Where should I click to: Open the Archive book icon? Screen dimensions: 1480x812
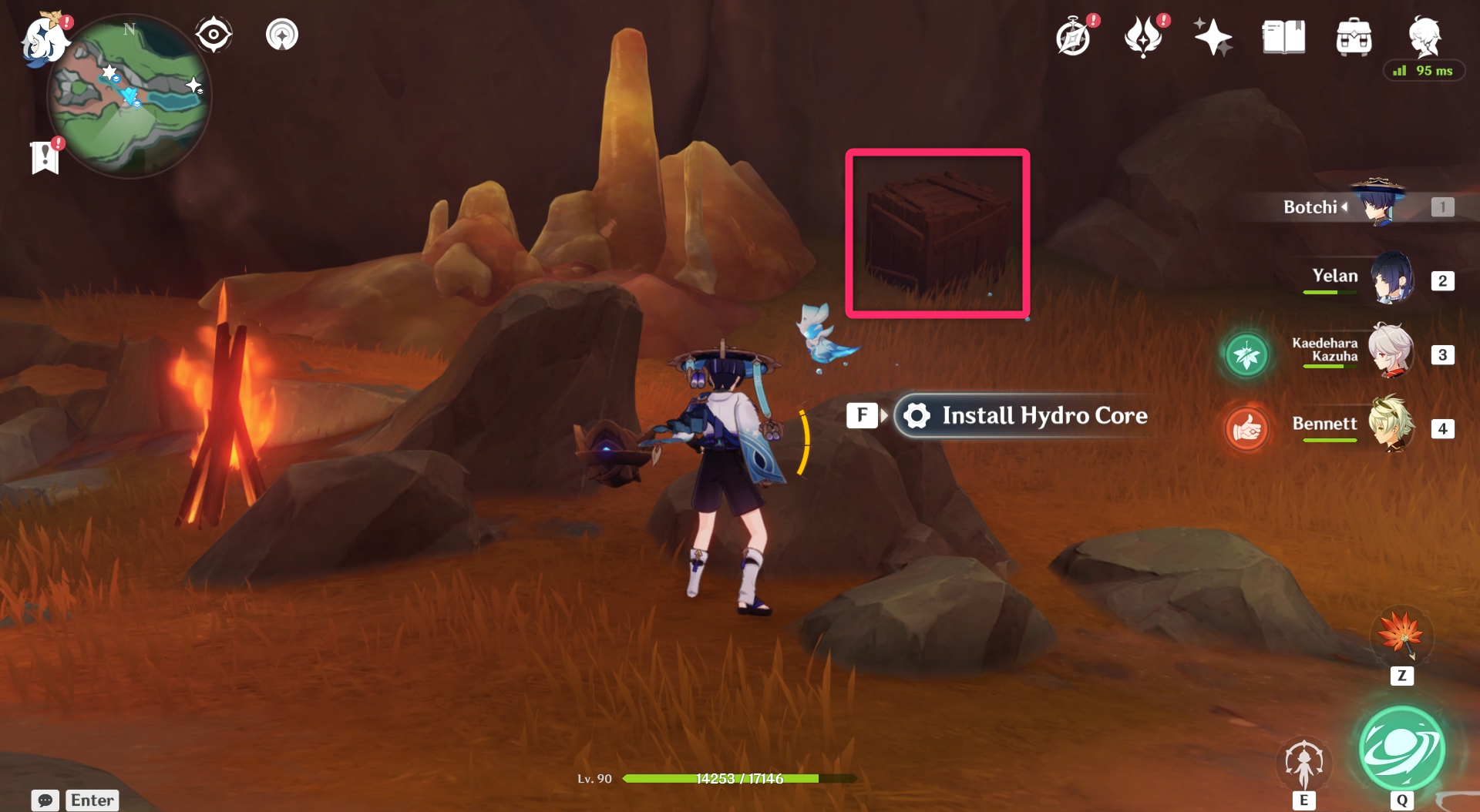[x=1283, y=35]
